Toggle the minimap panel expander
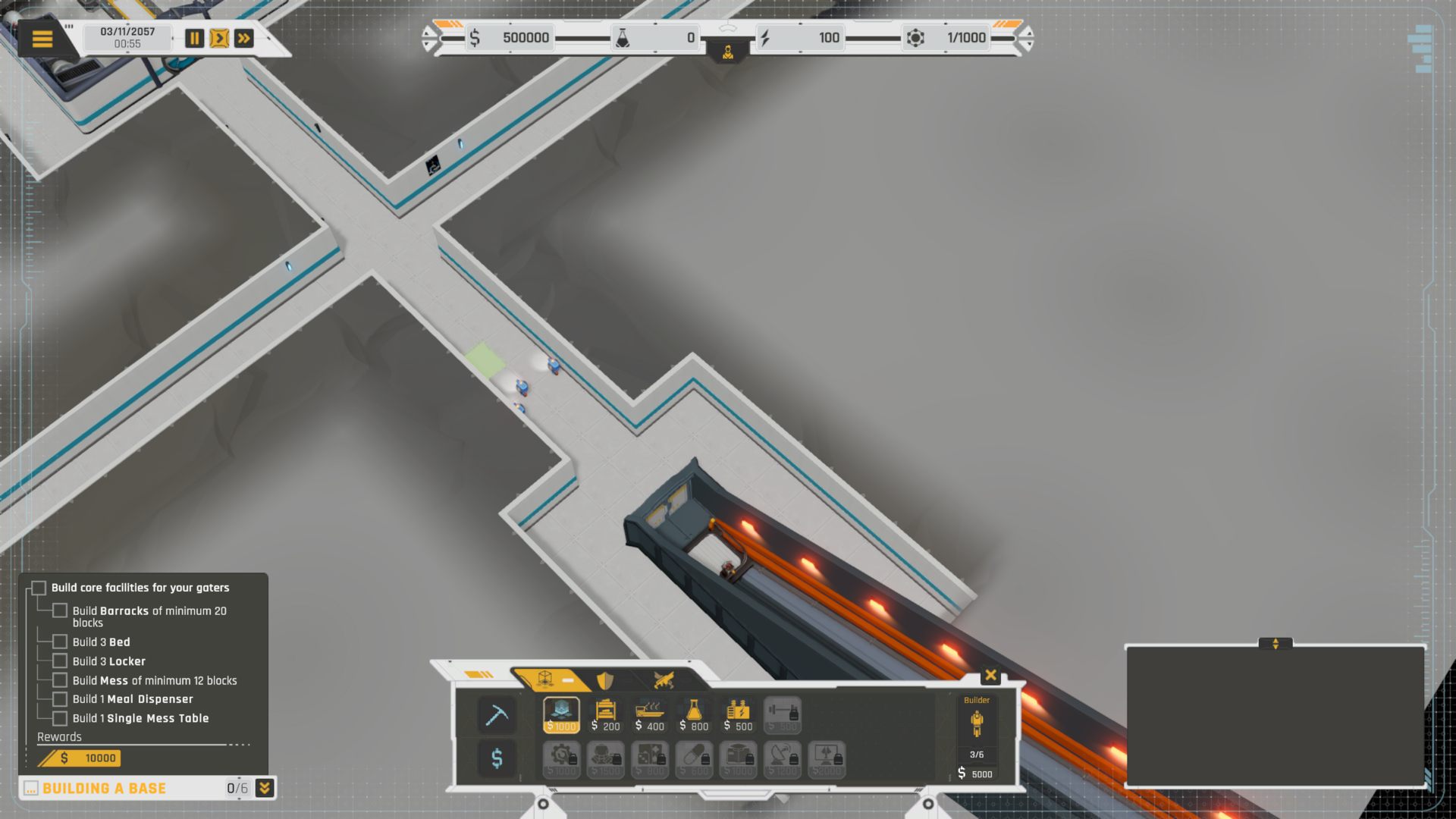The width and height of the screenshot is (1456, 819). 1276,644
